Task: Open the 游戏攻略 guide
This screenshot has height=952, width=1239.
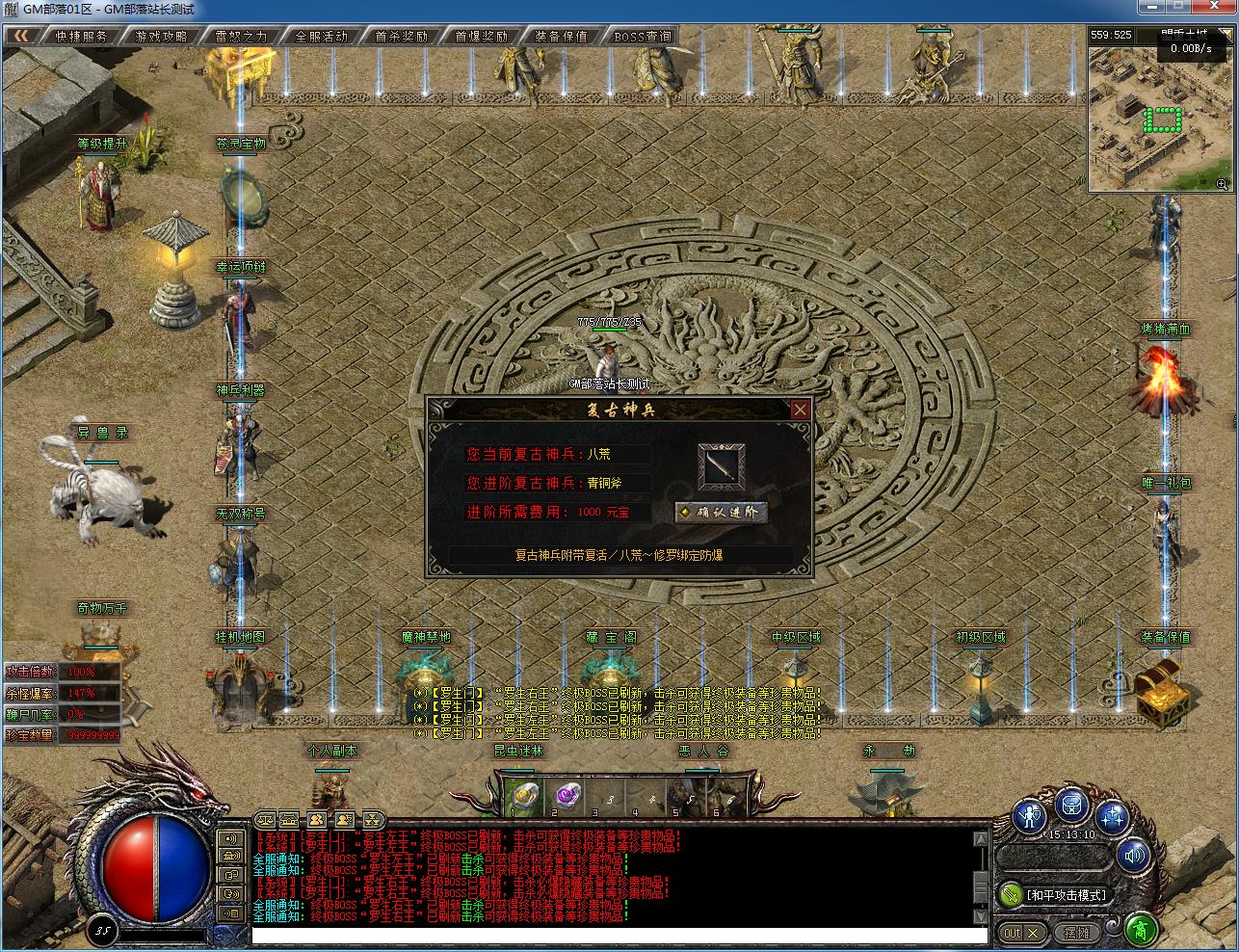Action: [x=161, y=37]
